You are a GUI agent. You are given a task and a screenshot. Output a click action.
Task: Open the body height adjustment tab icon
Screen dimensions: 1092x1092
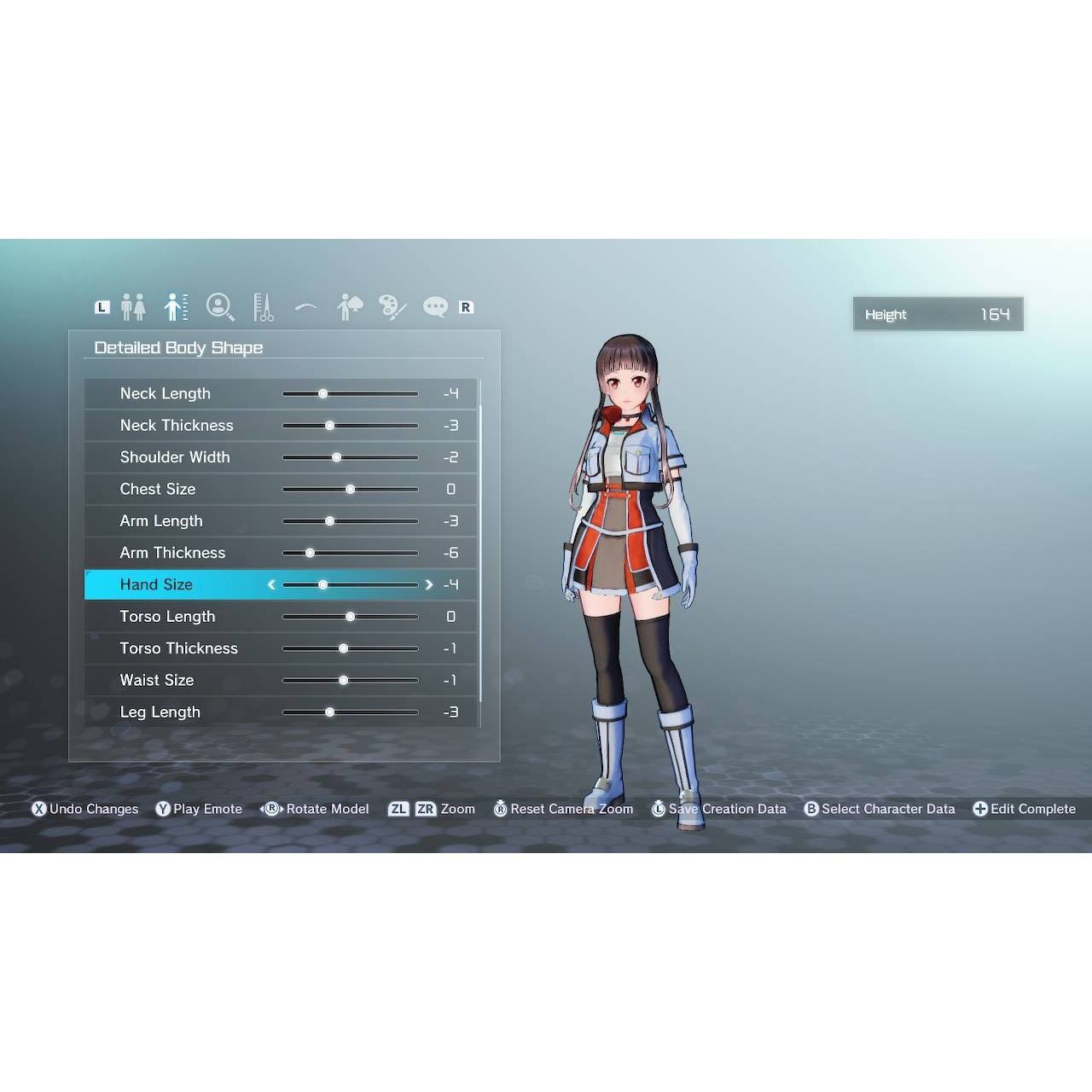coord(177,307)
